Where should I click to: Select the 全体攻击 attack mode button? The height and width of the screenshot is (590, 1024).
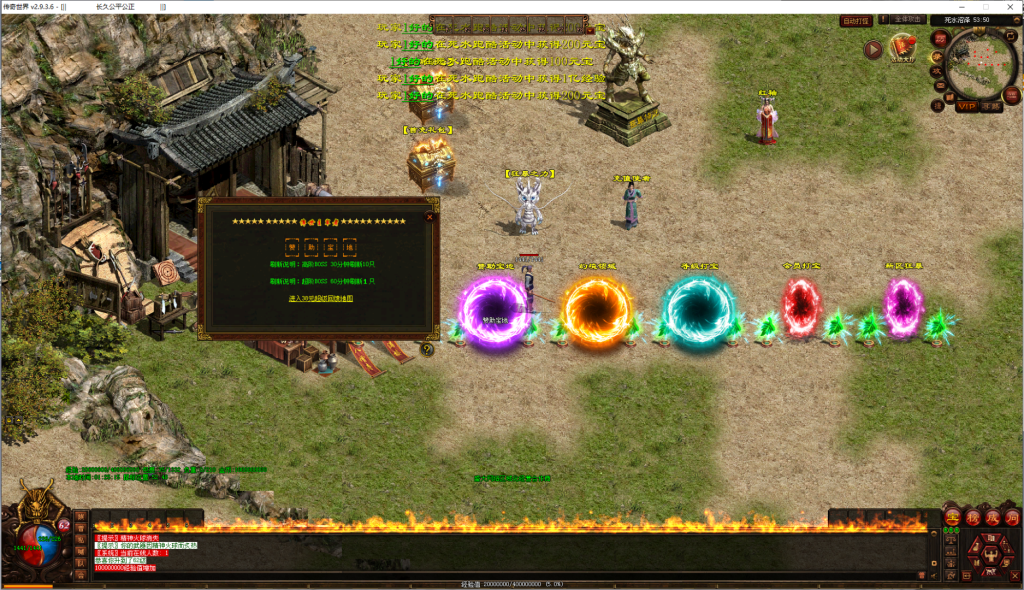(x=907, y=20)
